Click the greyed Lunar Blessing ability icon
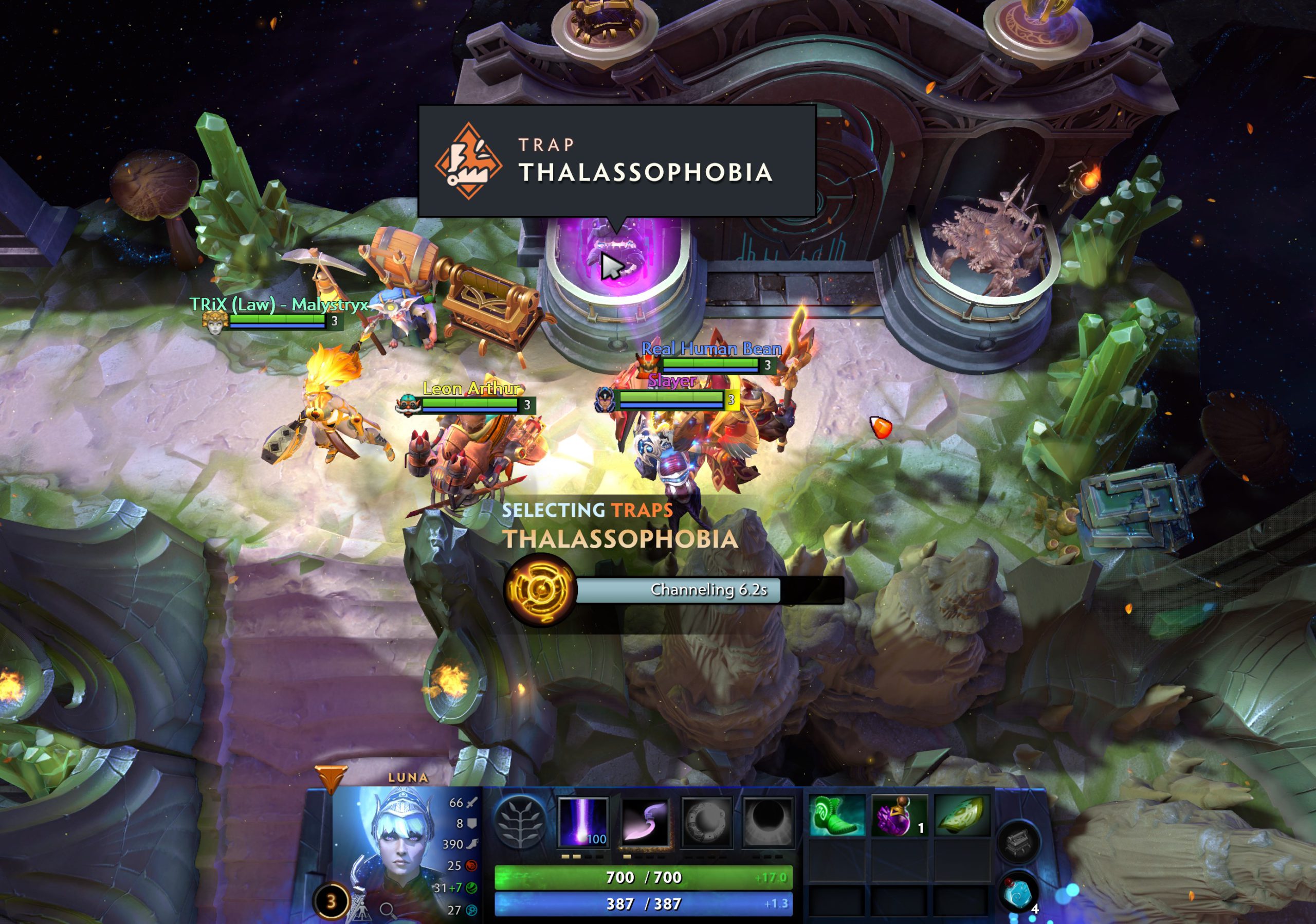This screenshot has height=924, width=1316. coord(707,823)
